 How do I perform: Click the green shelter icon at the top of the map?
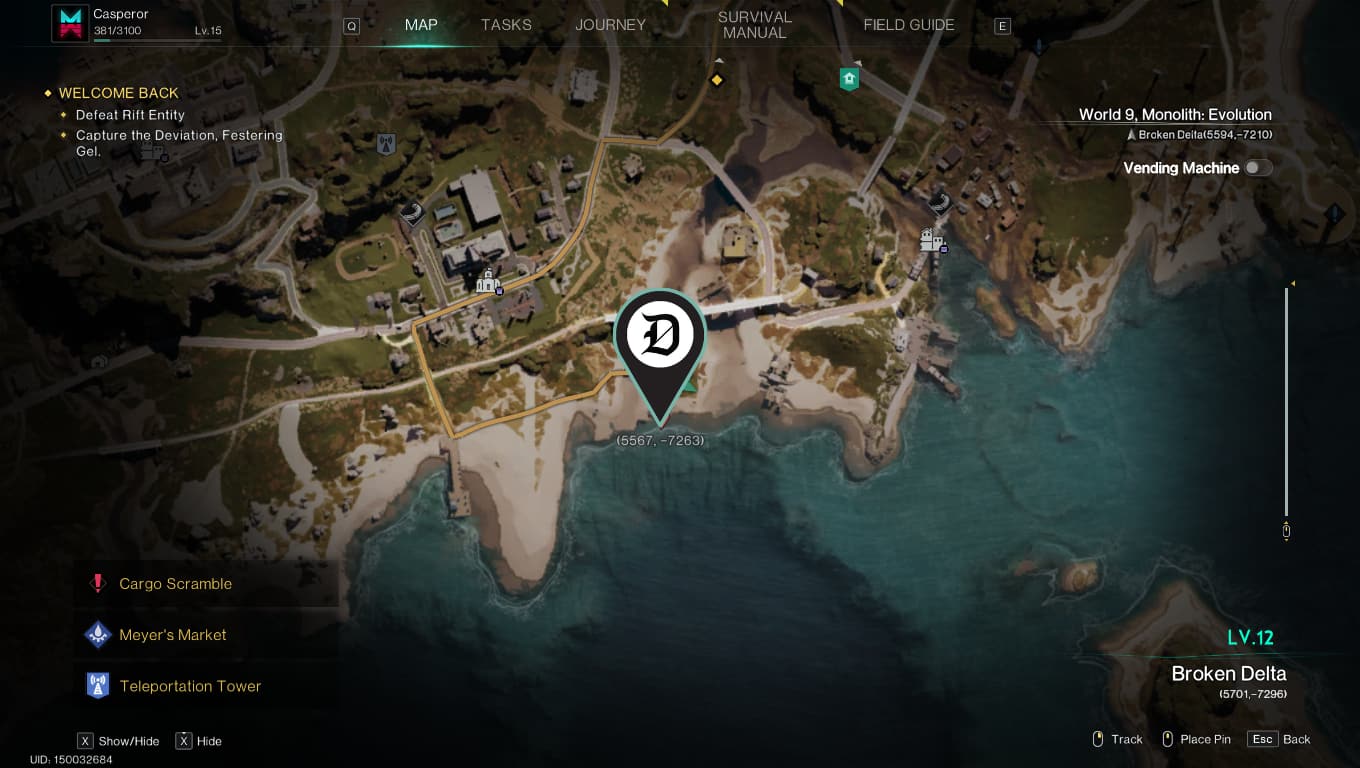[849, 78]
